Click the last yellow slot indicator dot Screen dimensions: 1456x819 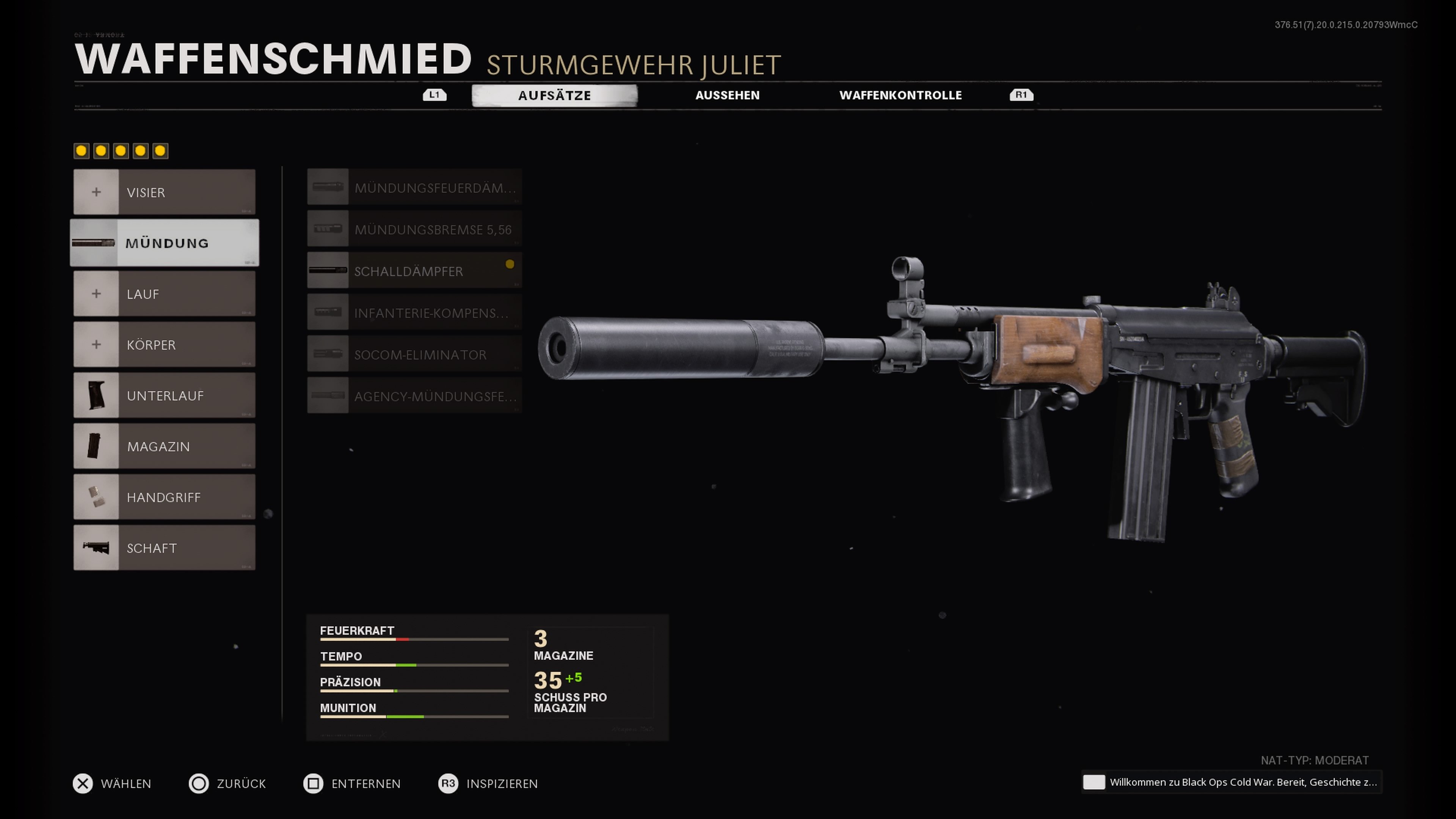click(160, 151)
